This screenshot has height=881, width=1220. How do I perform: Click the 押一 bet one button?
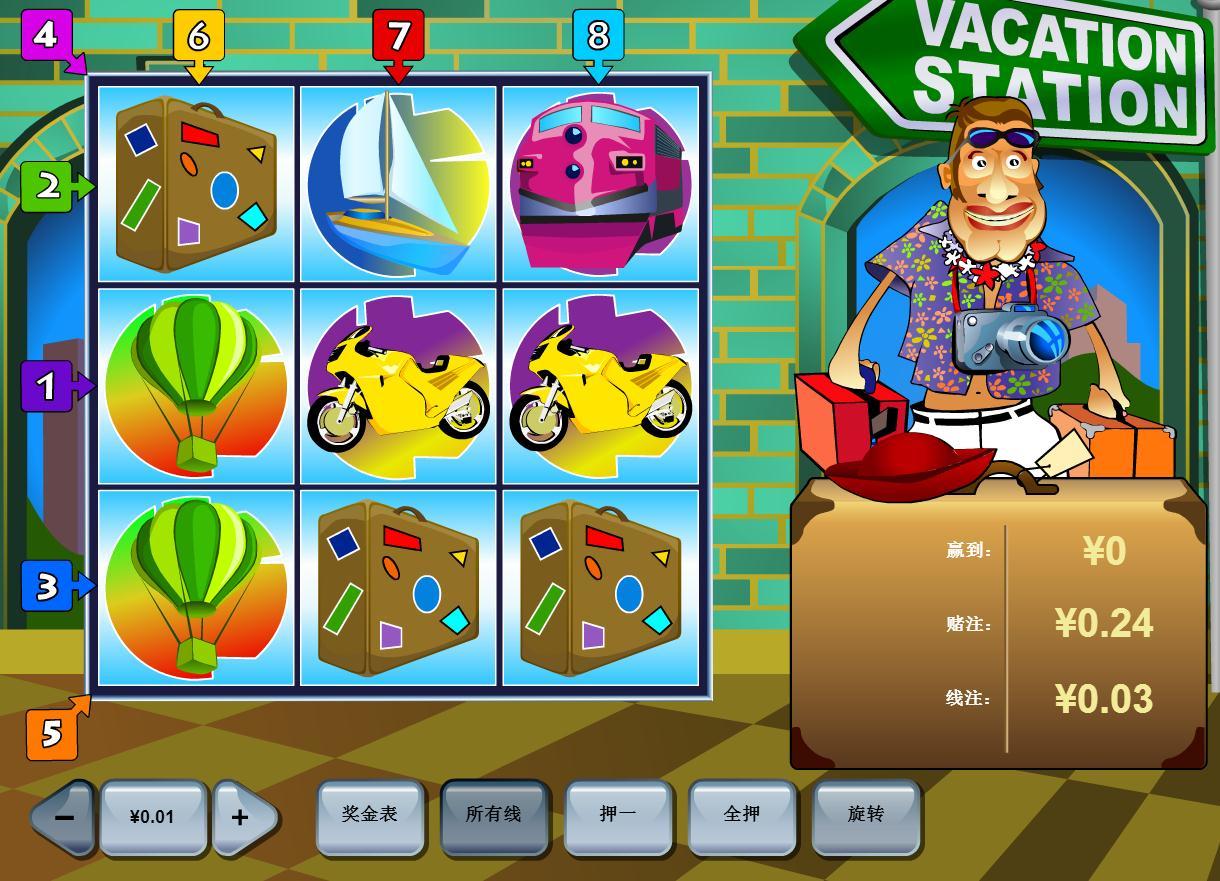(618, 816)
